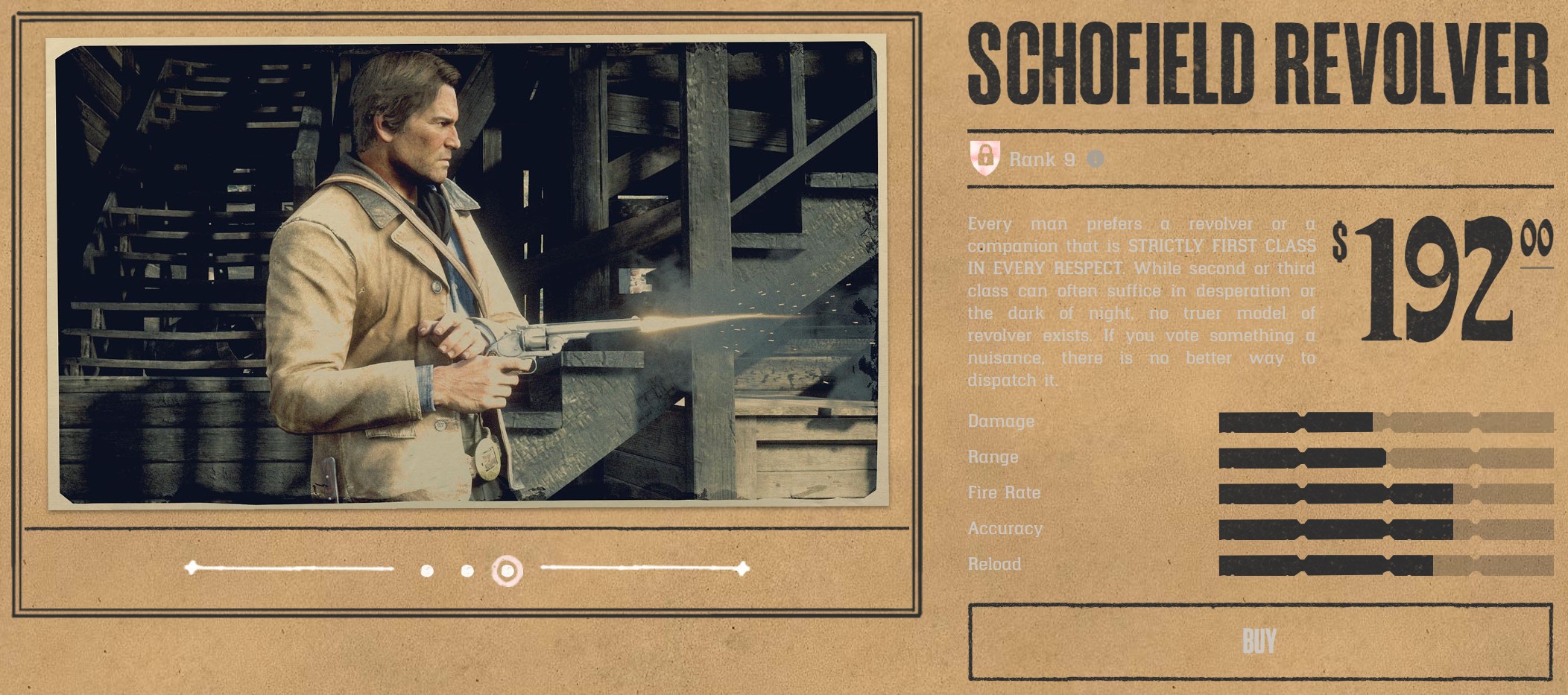Screen dimensions: 1568x695
Task: Buy the Schofield Revolver
Action: click(x=1259, y=641)
